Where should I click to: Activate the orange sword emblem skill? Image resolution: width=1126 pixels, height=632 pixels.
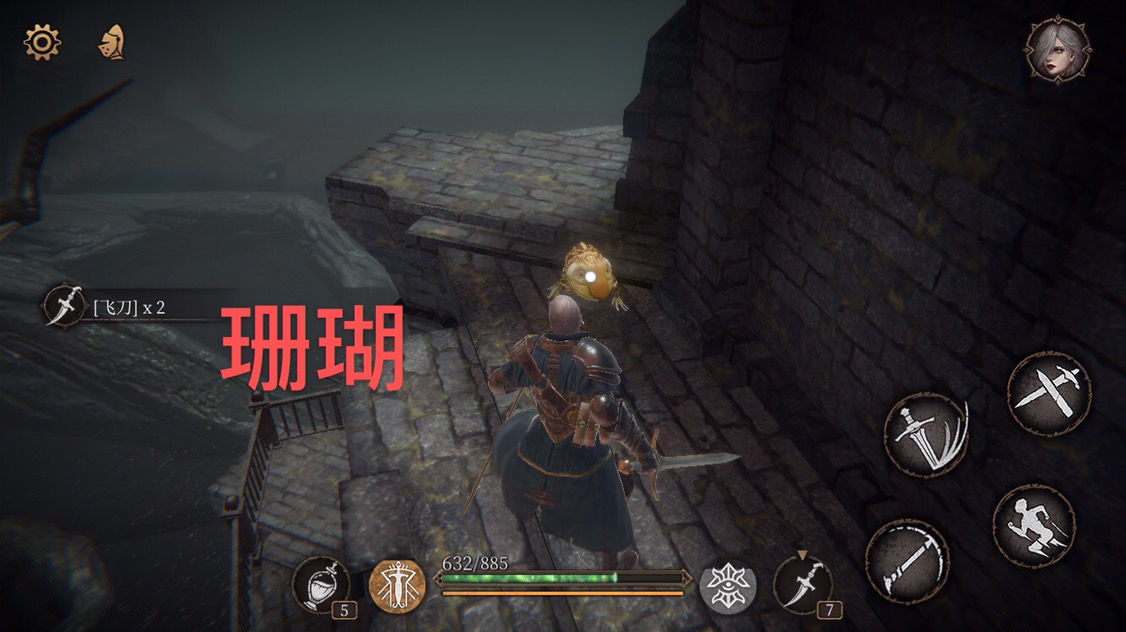pos(397,584)
